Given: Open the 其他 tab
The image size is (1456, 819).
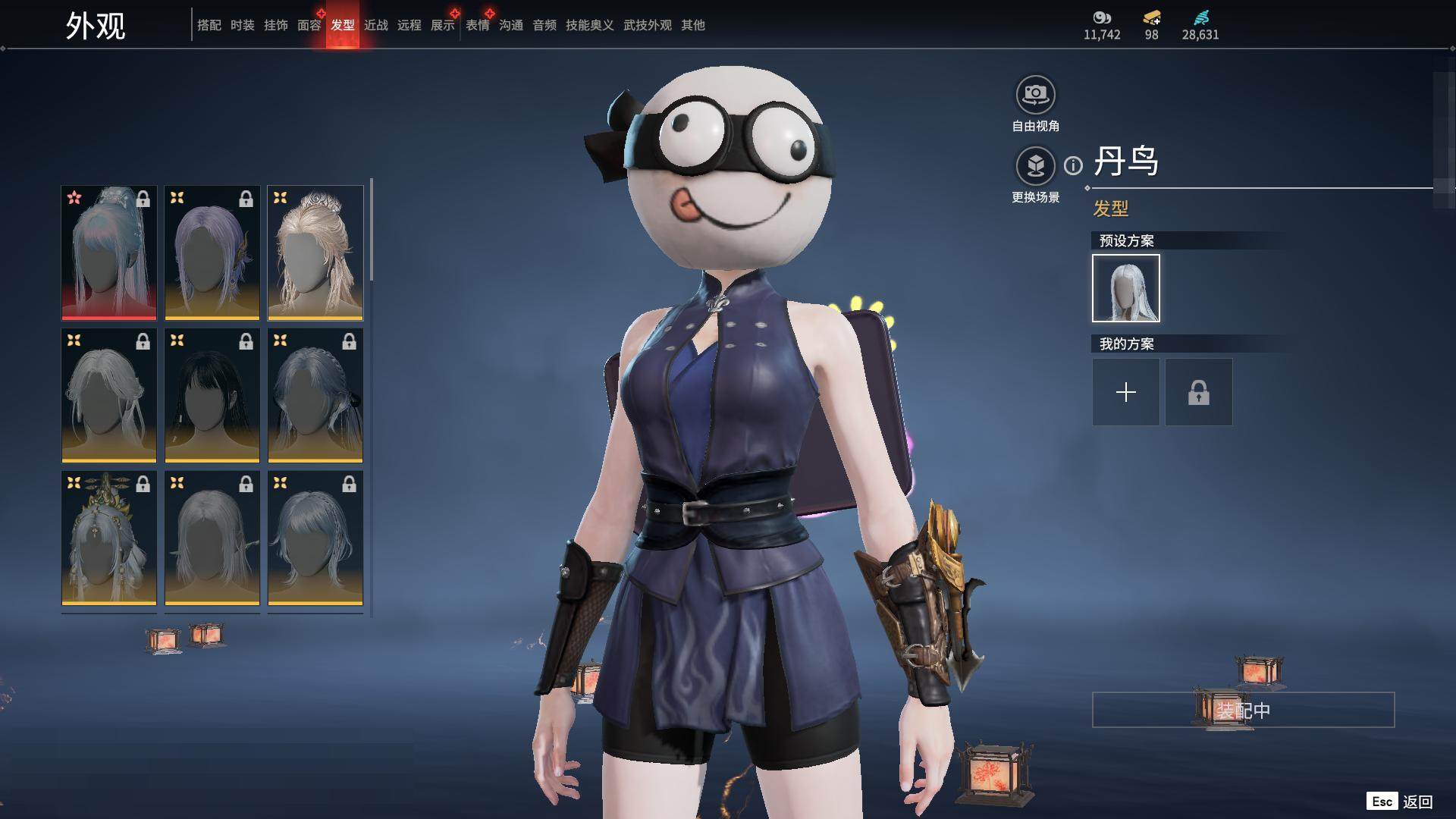Looking at the screenshot, I should pyautogui.click(x=692, y=25).
